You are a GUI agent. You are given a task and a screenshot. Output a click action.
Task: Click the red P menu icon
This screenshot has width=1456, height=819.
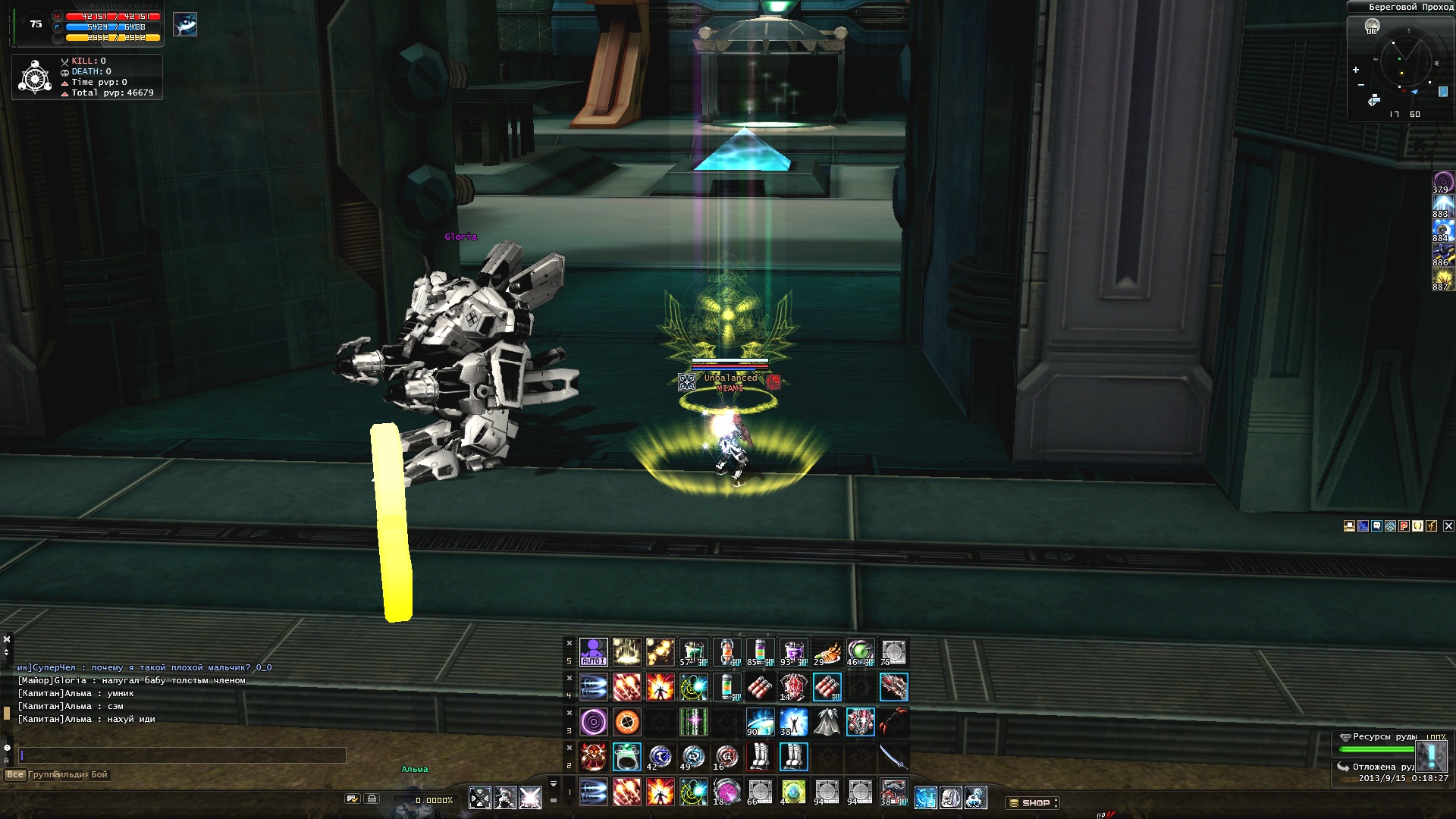click(1404, 526)
